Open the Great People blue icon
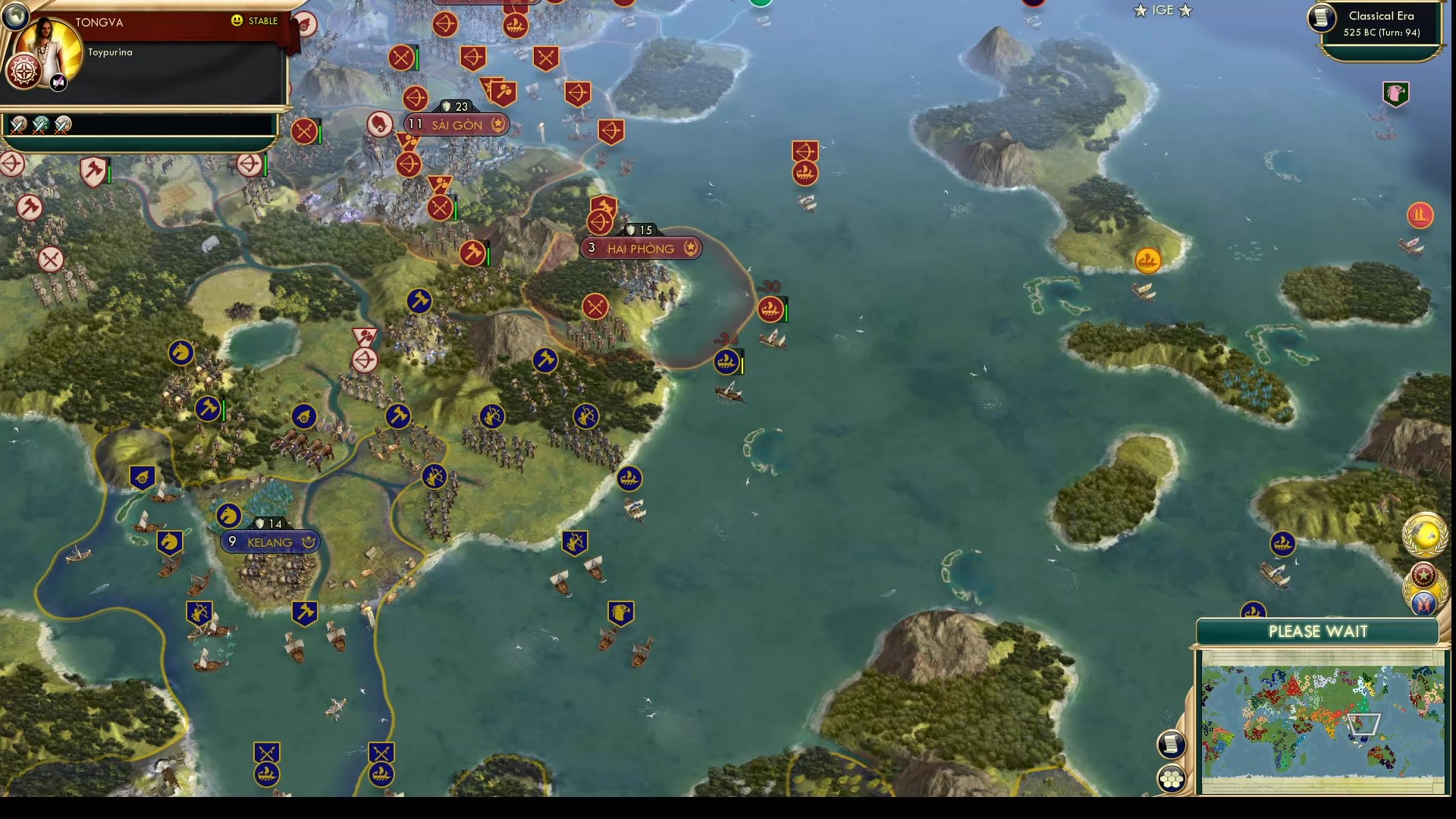 click(1423, 604)
